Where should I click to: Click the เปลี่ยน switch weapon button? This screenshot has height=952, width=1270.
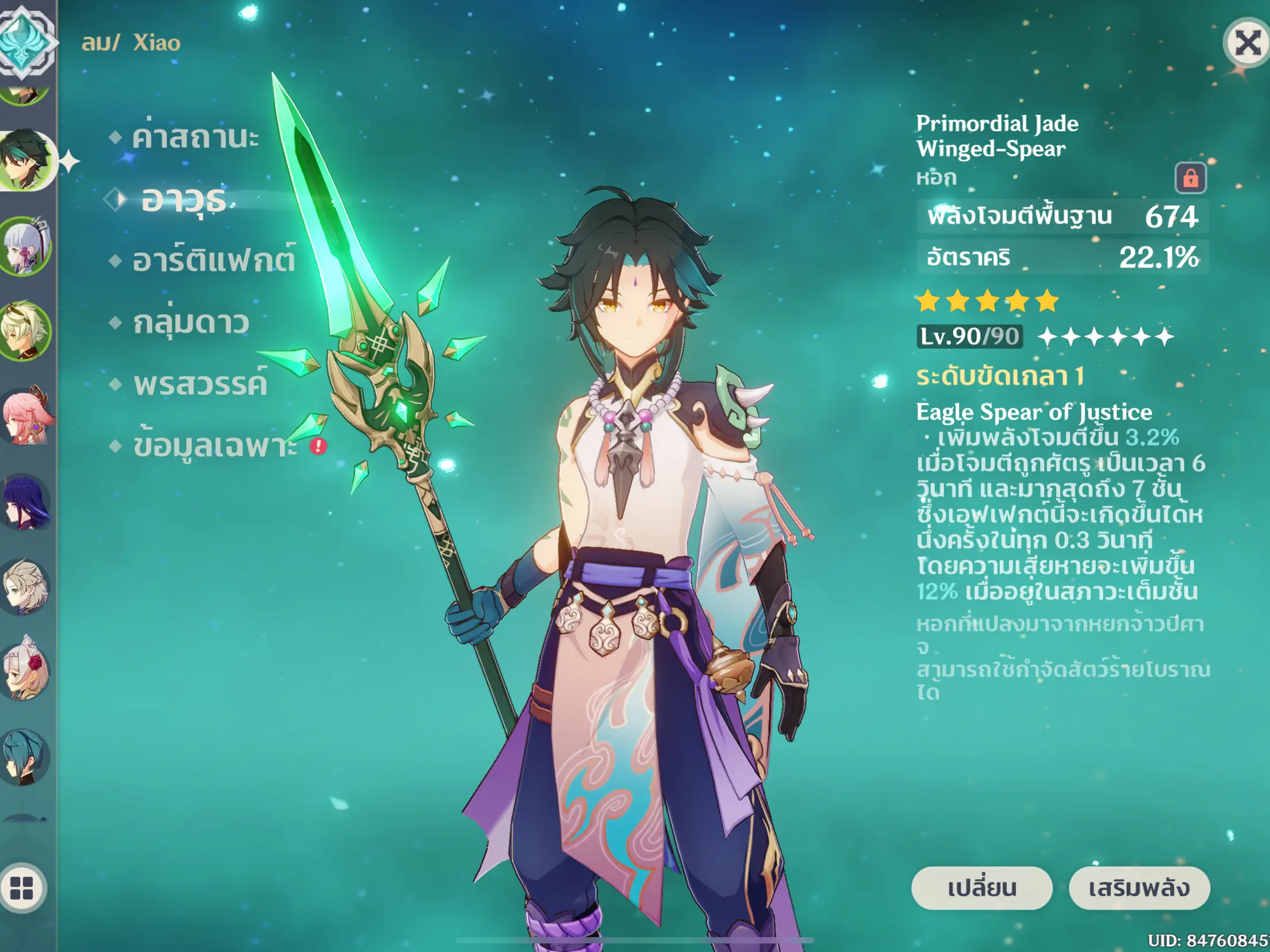pos(981,888)
